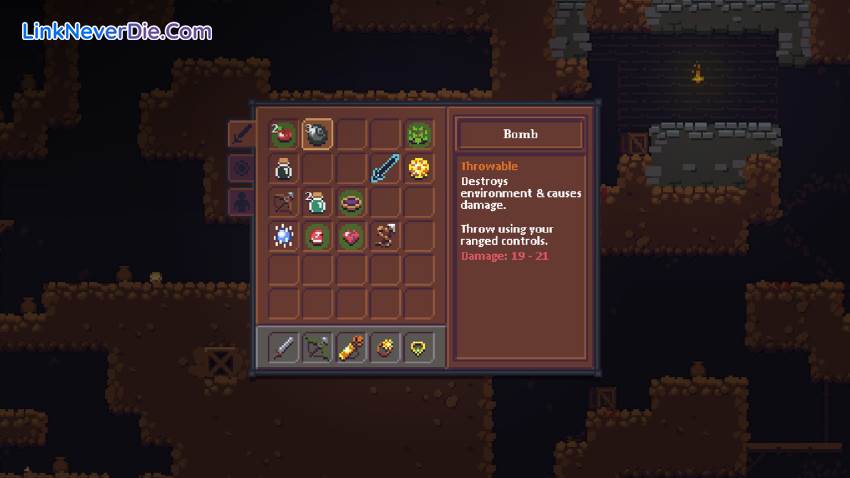Select the raw meat item slot
Image resolution: width=850 pixels, height=478 pixels.
coord(317,236)
